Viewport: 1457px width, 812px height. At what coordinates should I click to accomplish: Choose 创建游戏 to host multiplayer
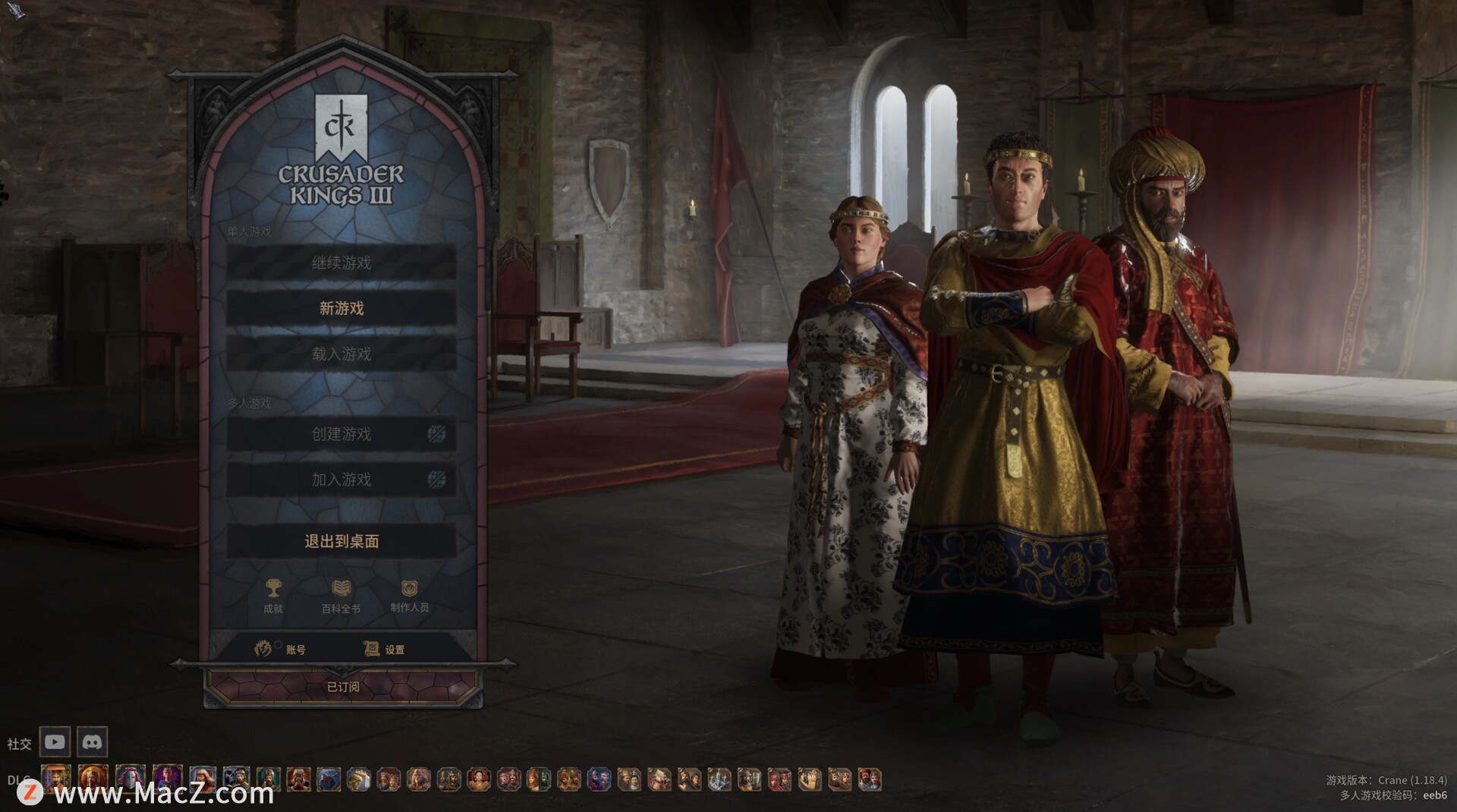(x=341, y=434)
